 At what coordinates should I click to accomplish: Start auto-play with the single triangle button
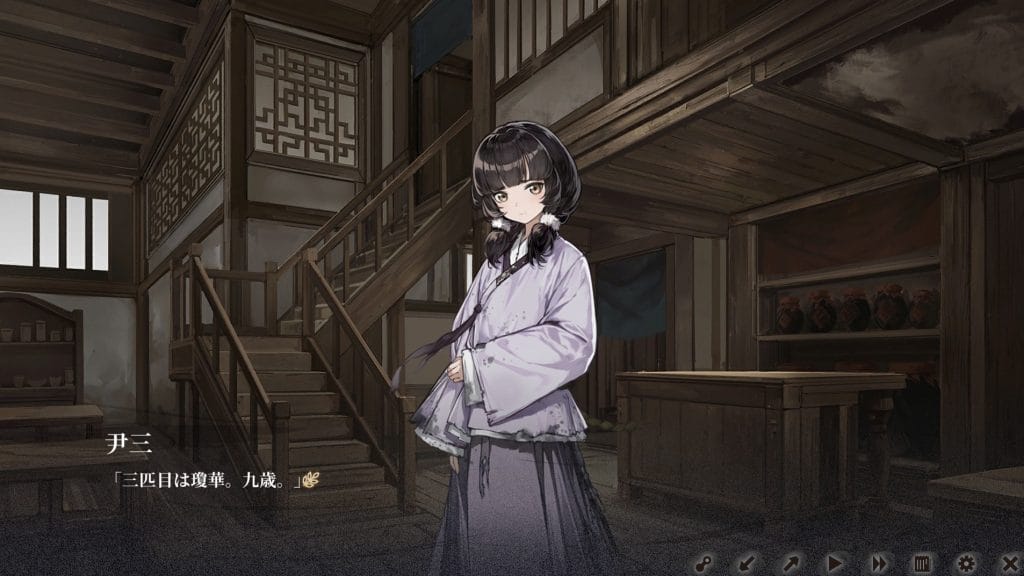(834, 562)
